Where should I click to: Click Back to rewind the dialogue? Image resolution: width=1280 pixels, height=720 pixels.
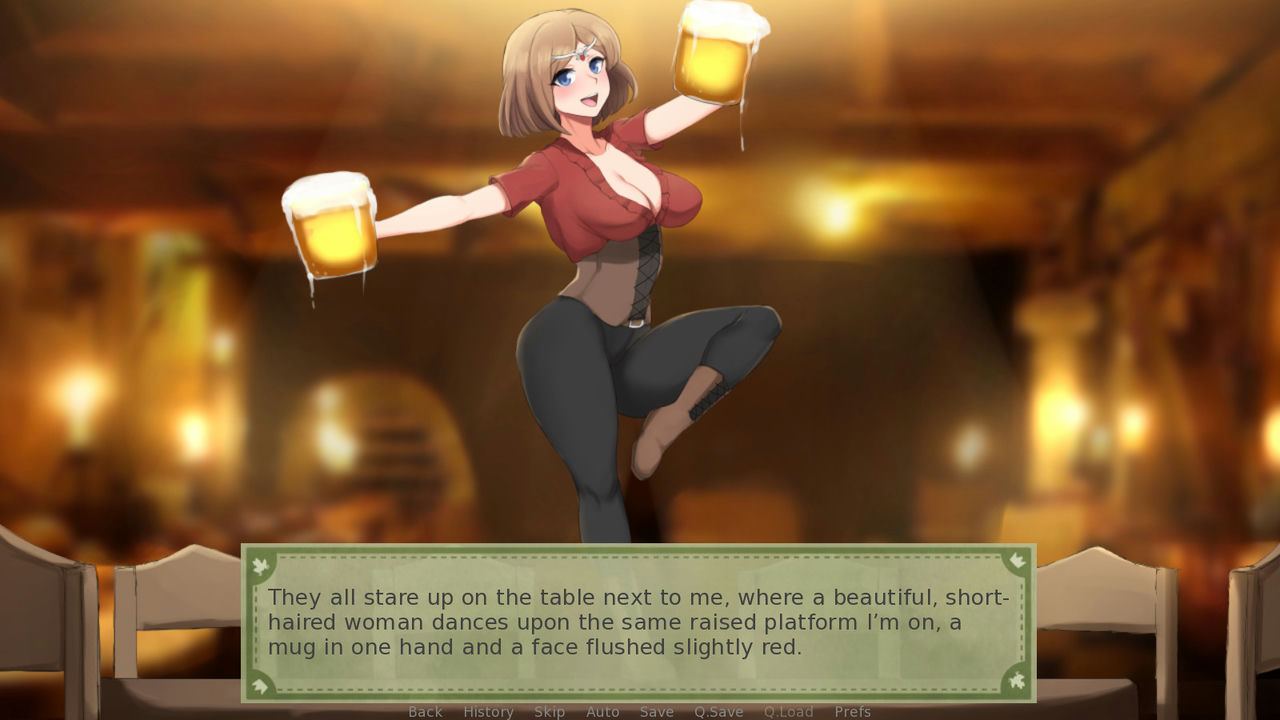425,711
